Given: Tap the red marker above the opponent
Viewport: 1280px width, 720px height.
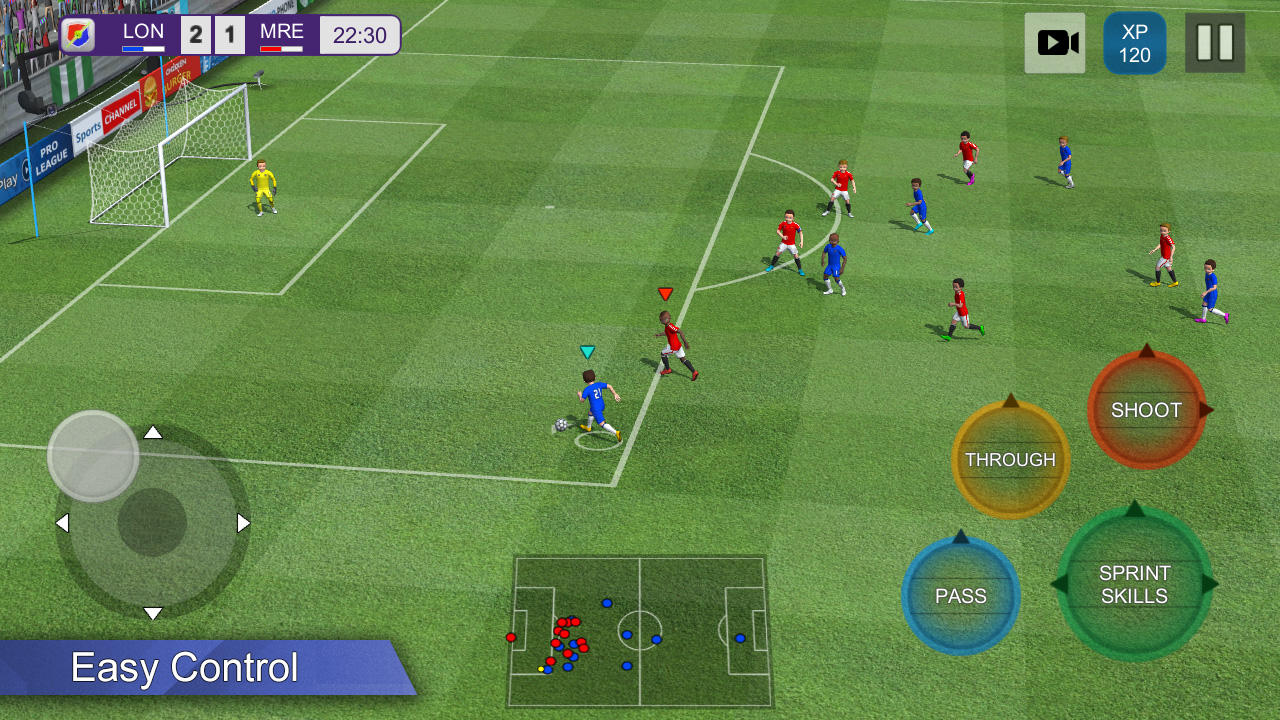Looking at the screenshot, I should click(663, 294).
